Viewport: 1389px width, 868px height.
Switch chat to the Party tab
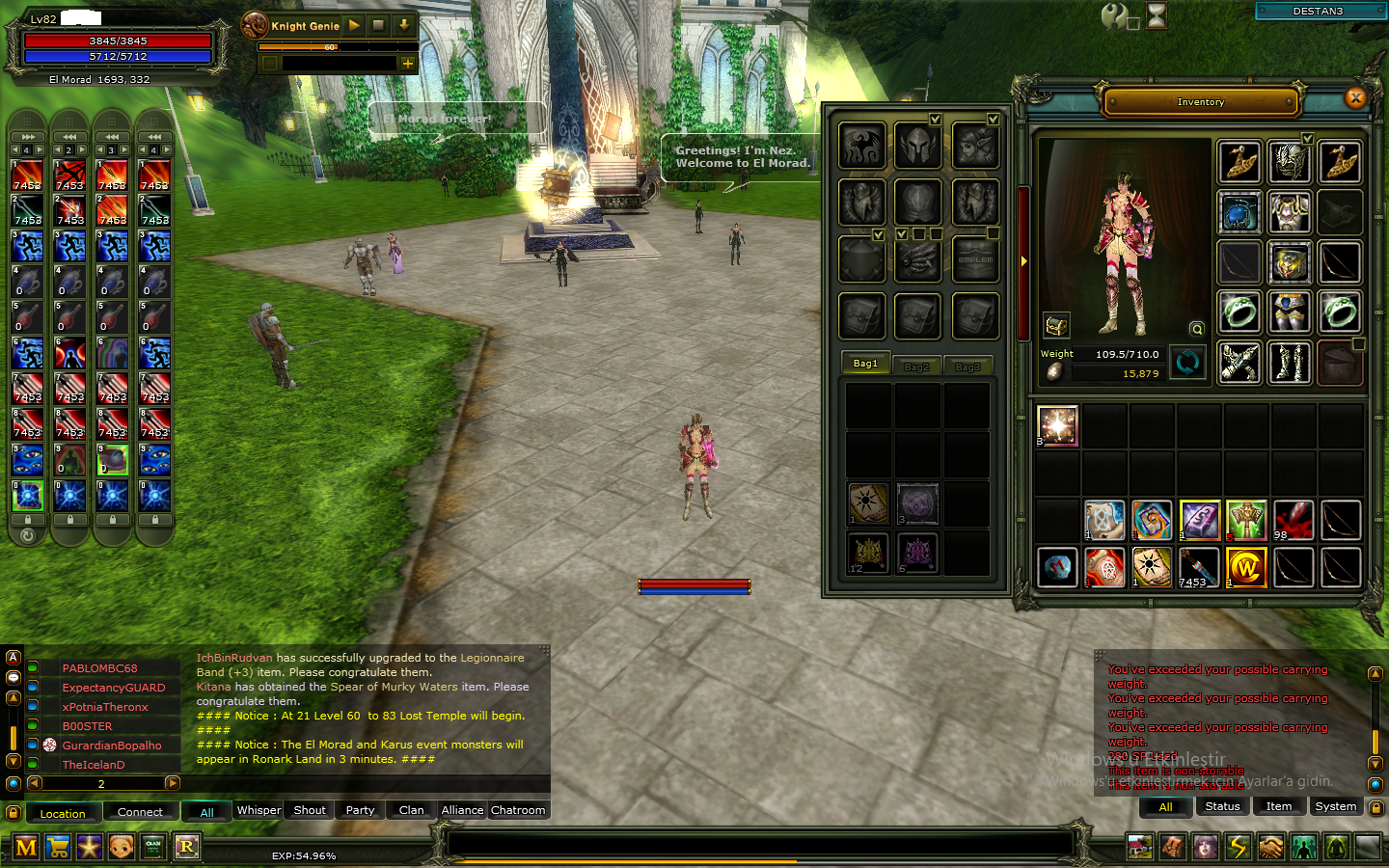point(360,810)
